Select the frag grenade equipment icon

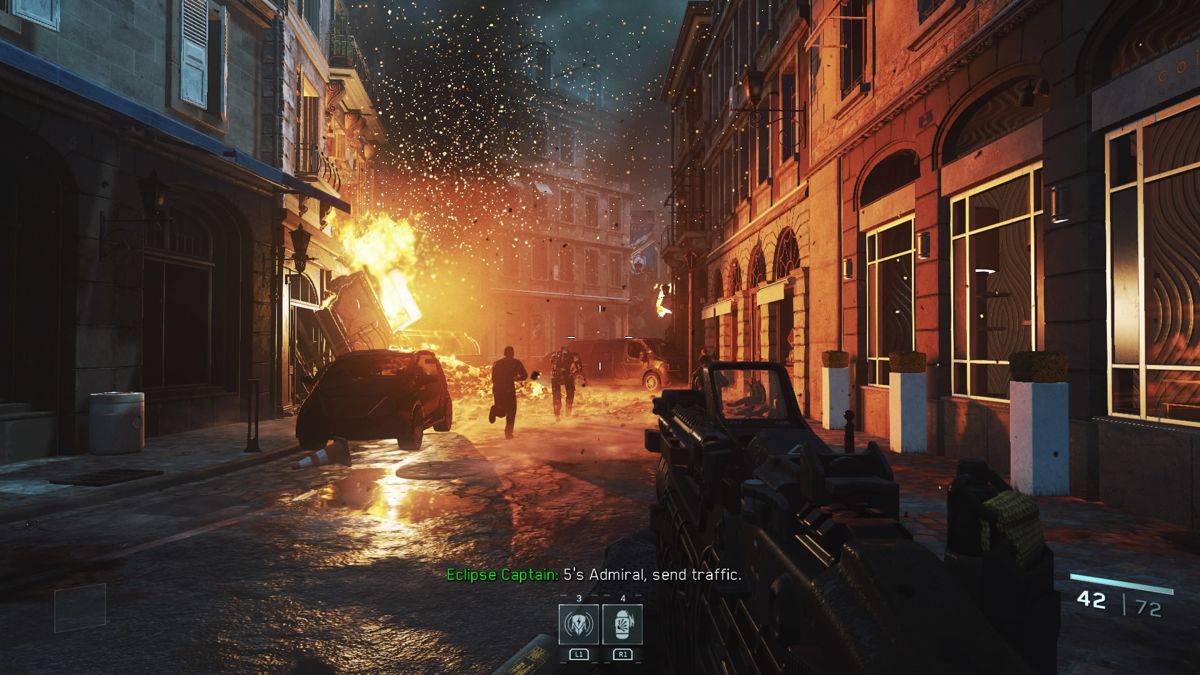point(622,624)
